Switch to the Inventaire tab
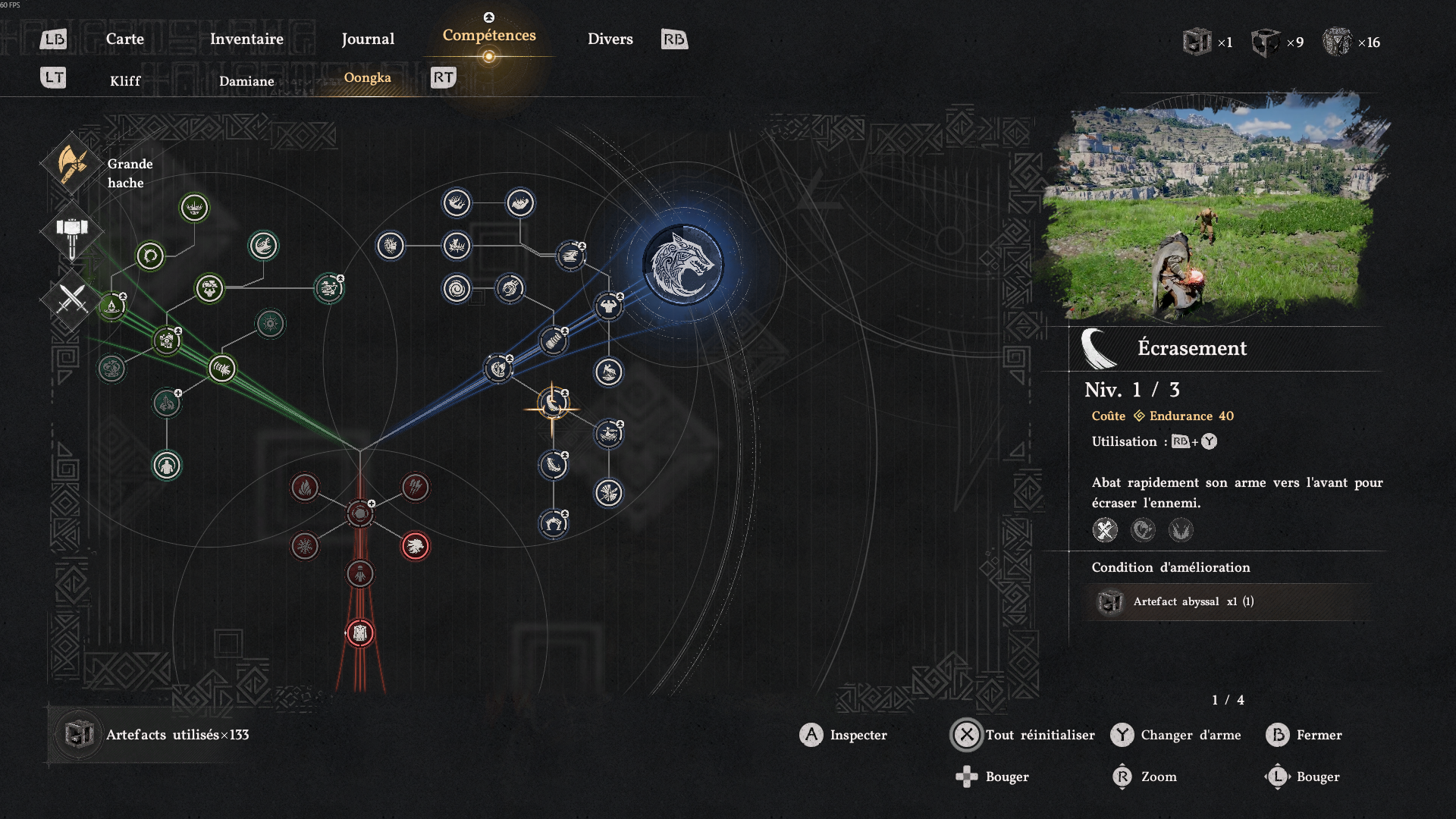The height and width of the screenshot is (819, 1456). coord(246,39)
